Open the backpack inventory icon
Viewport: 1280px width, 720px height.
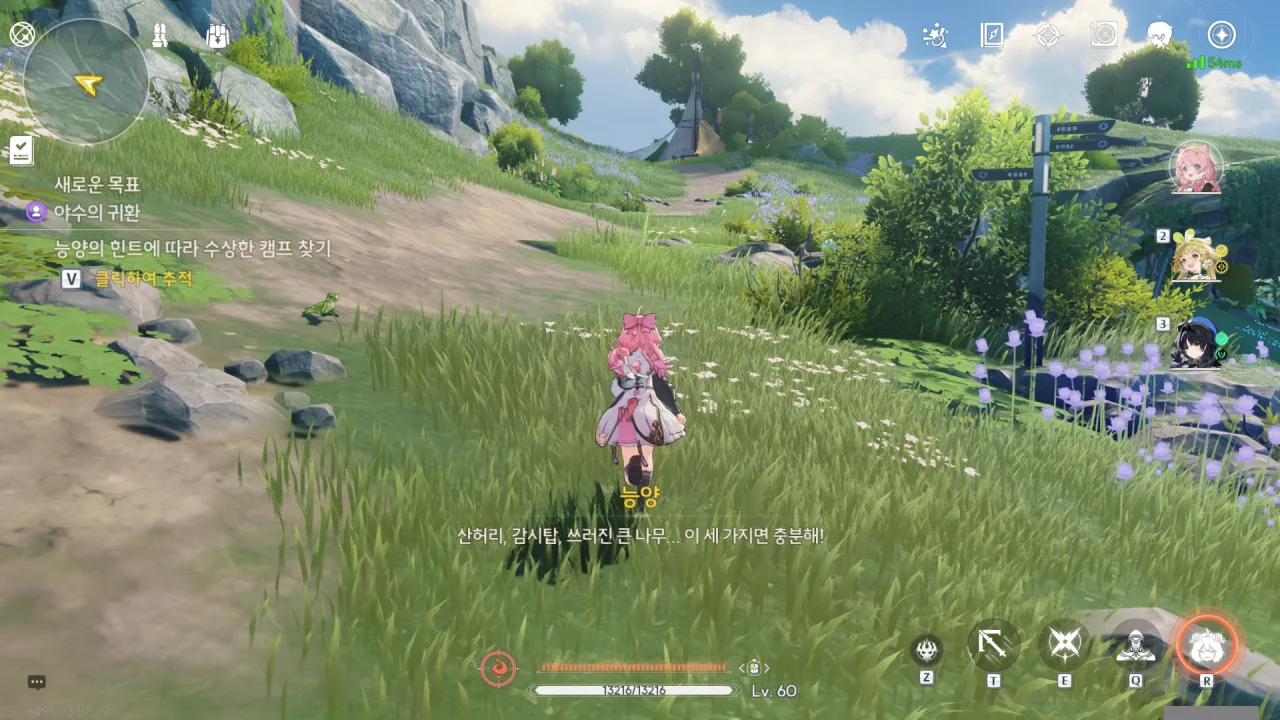click(217, 36)
